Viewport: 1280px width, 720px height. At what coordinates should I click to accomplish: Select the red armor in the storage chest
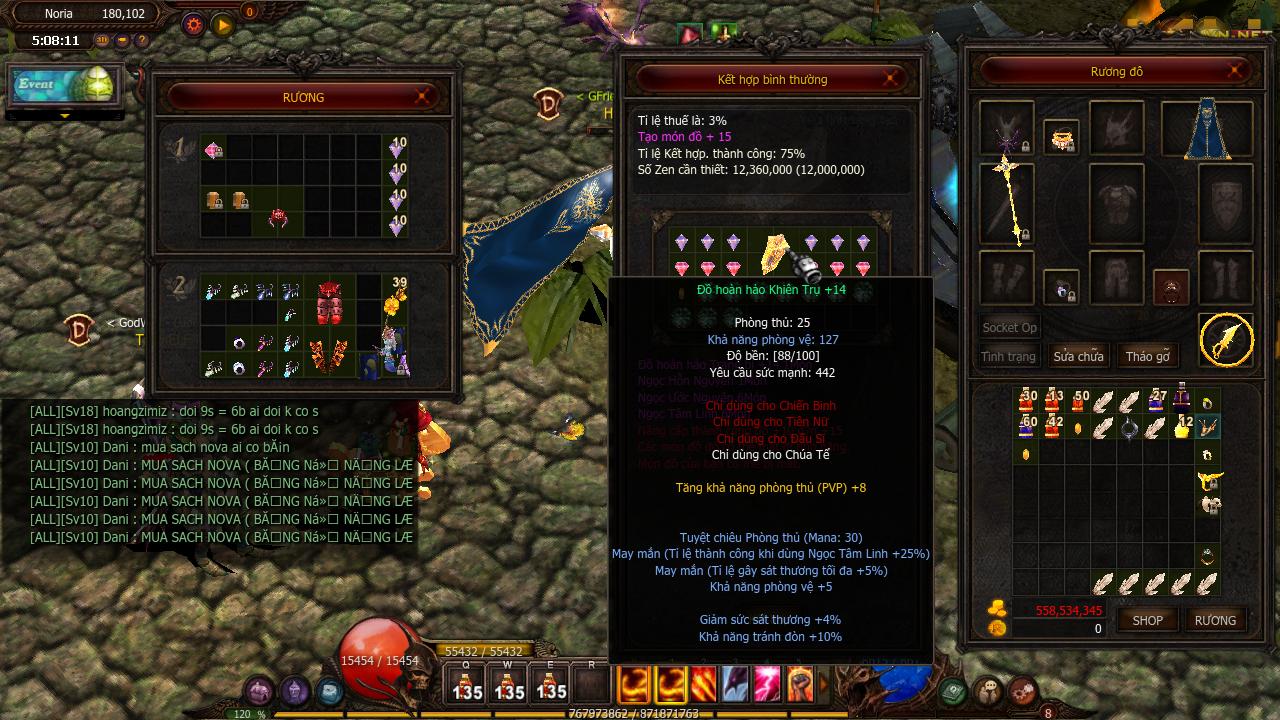pyautogui.click(x=330, y=303)
